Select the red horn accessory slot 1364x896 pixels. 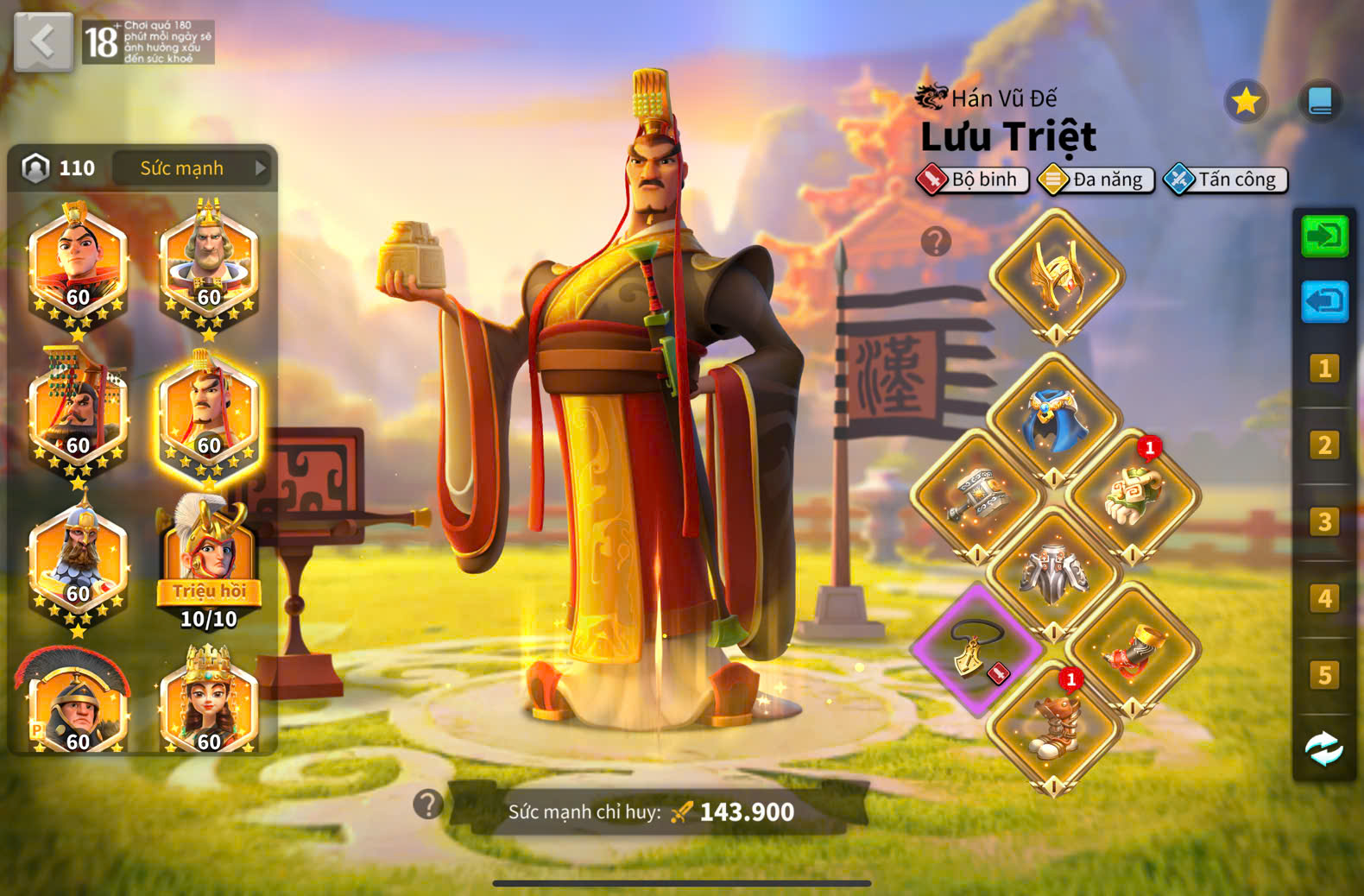pyautogui.click(x=1132, y=649)
